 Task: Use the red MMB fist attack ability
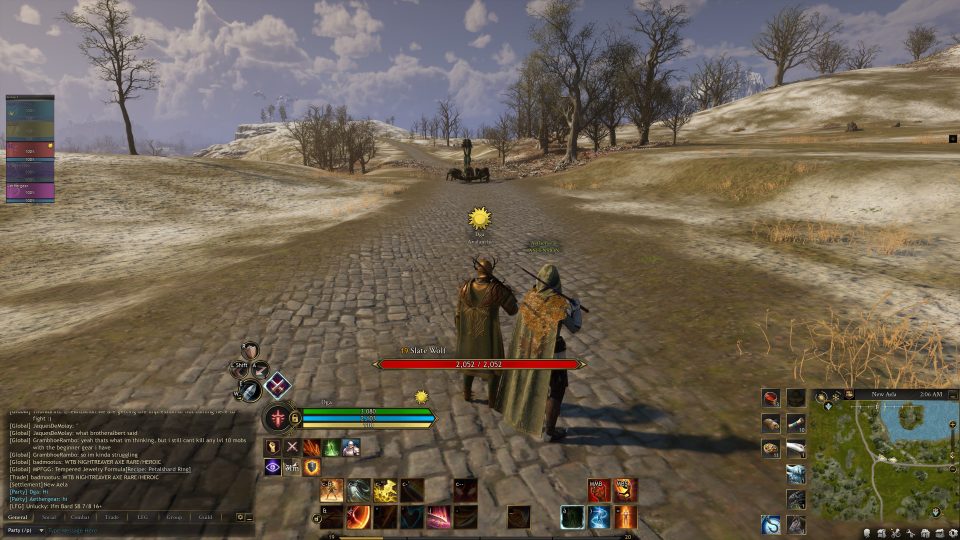point(599,490)
